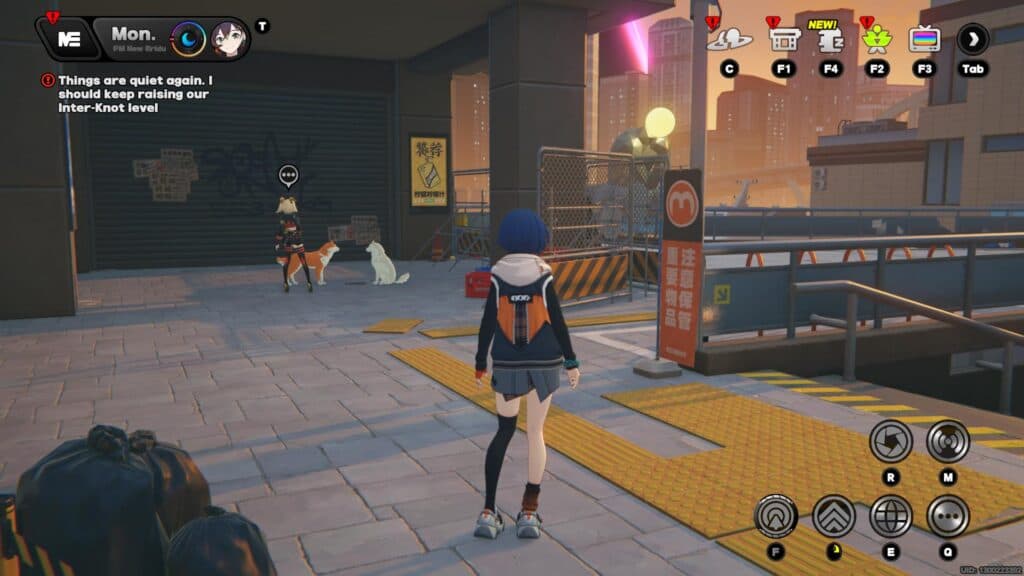Open the storefront icon with alert
Image resolution: width=1024 pixels, height=576 pixels.
tap(783, 40)
